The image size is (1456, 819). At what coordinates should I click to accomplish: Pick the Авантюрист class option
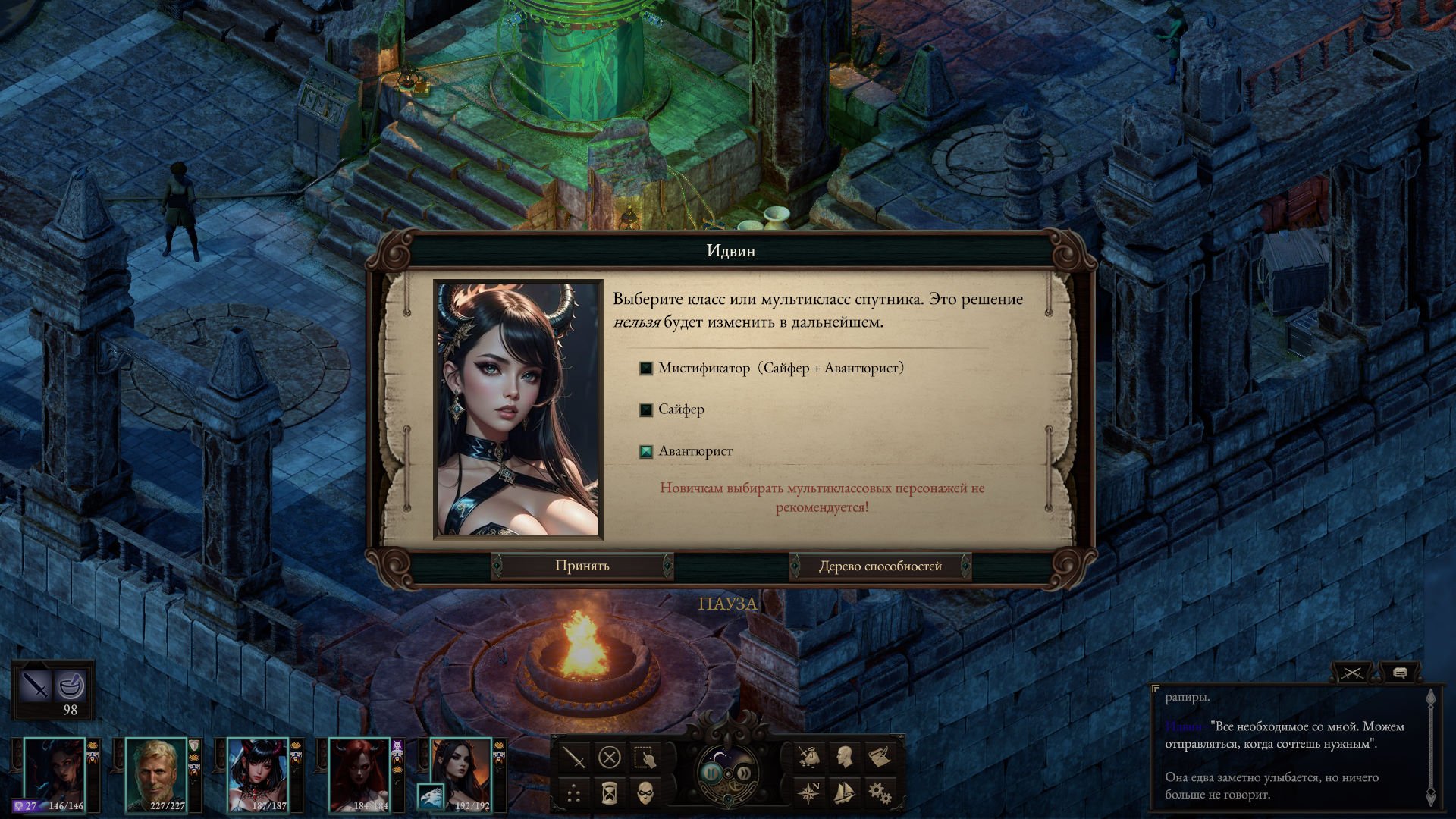pyautogui.click(x=646, y=452)
